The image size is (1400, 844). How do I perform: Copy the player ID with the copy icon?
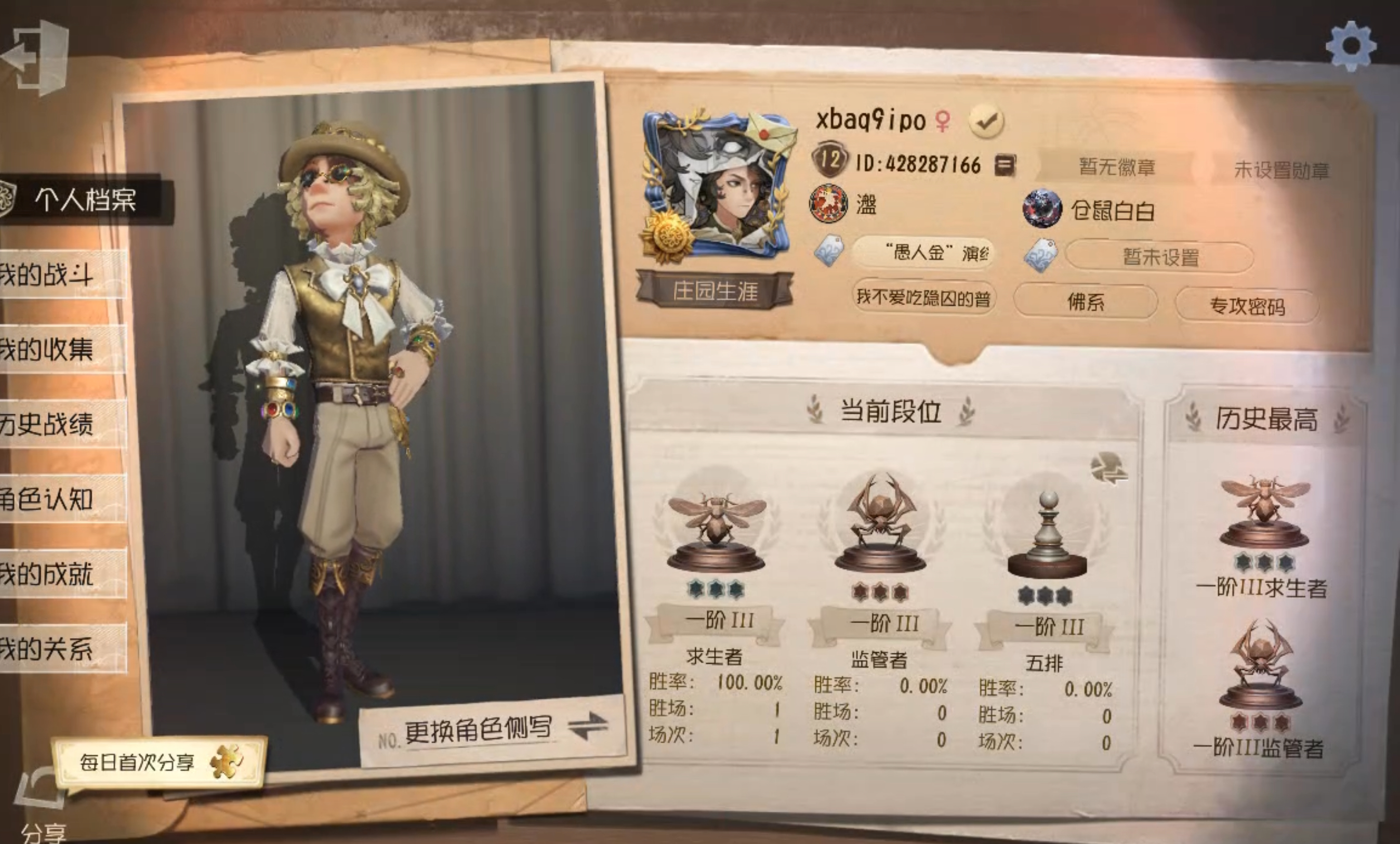[1004, 165]
